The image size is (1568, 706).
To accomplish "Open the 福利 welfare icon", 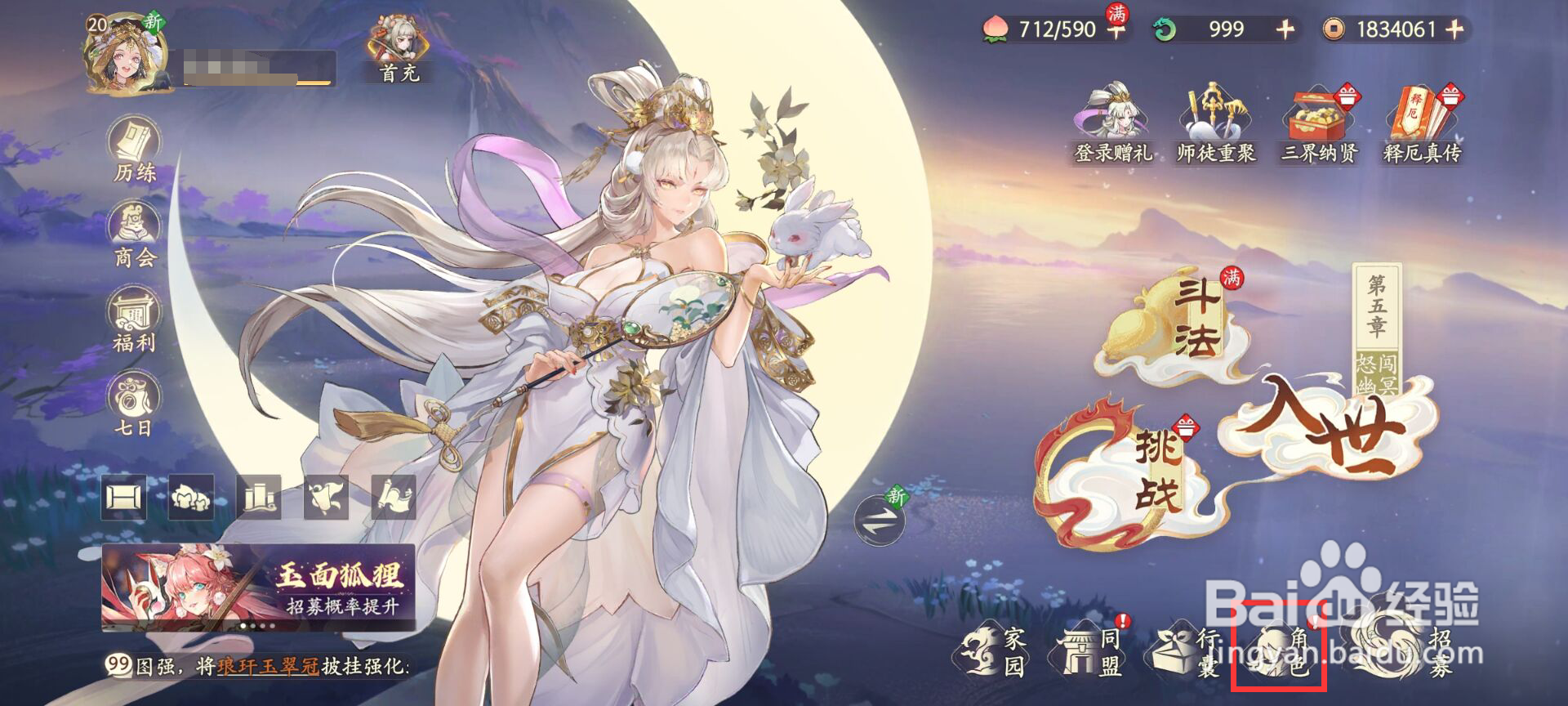I will (x=133, y=317).
